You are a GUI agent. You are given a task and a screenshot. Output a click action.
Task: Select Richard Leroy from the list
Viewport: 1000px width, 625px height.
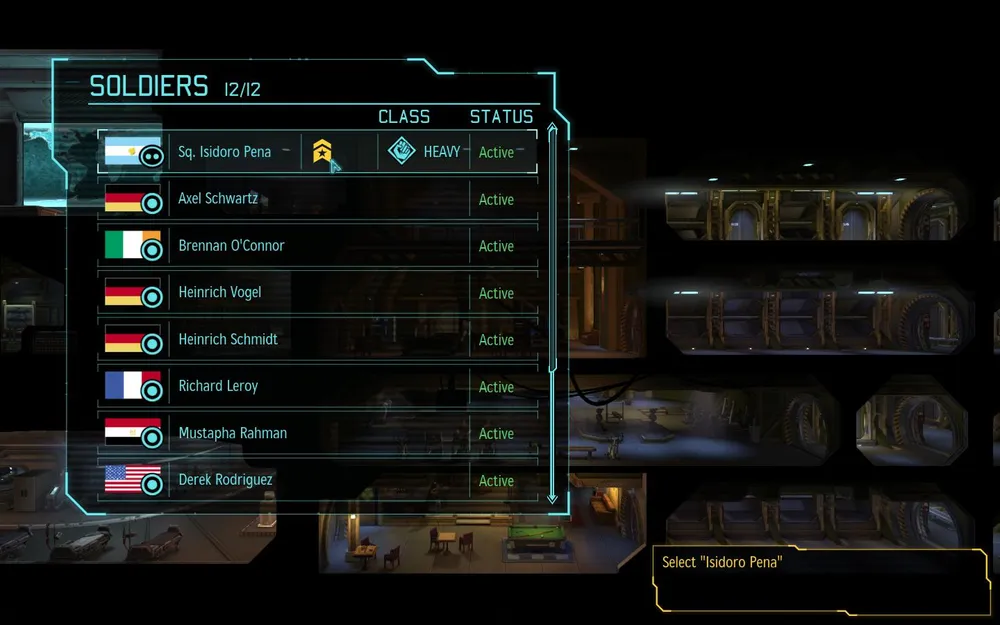[218, 386]
